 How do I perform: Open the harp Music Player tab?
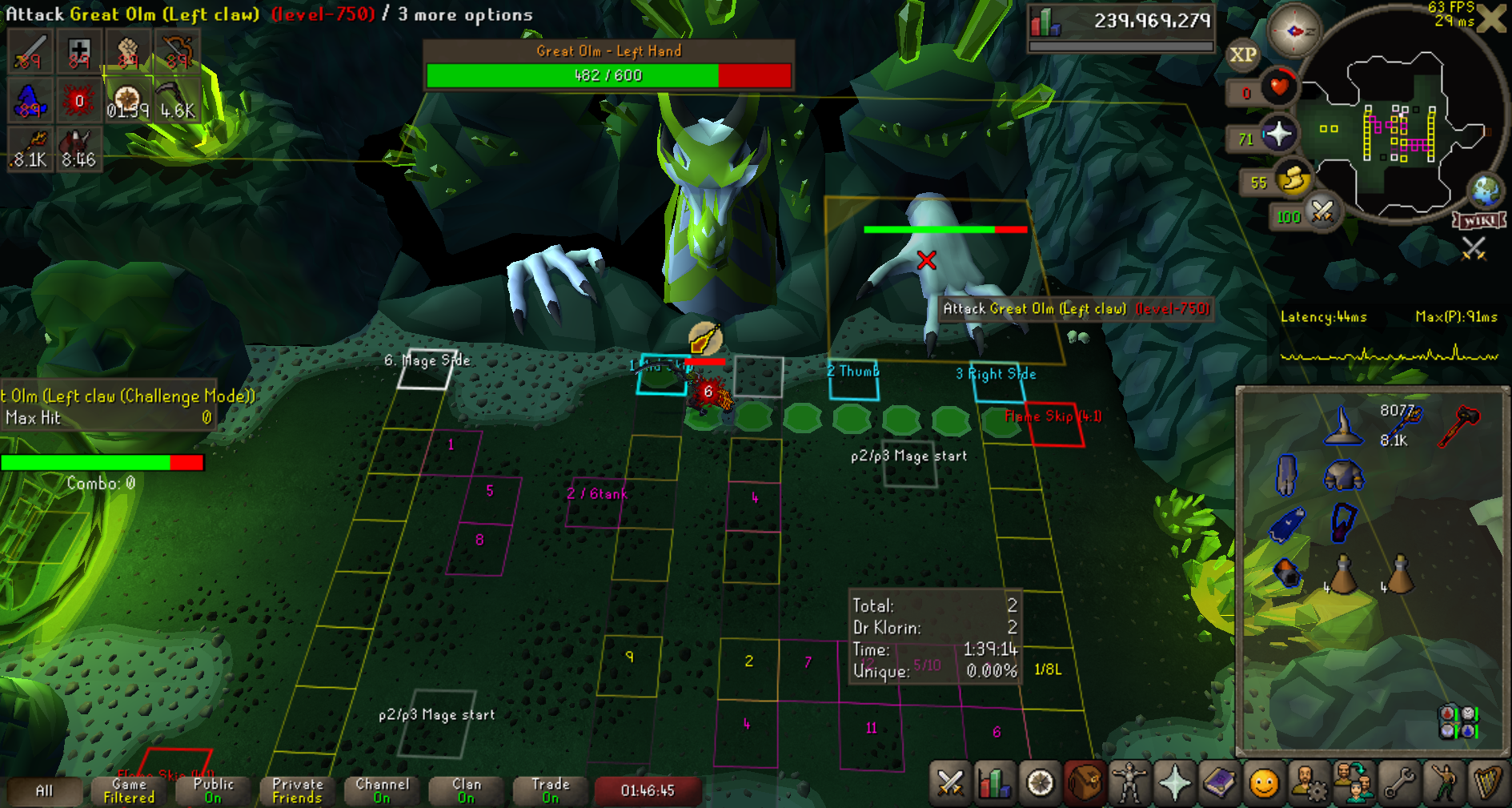click(1488, 782)
